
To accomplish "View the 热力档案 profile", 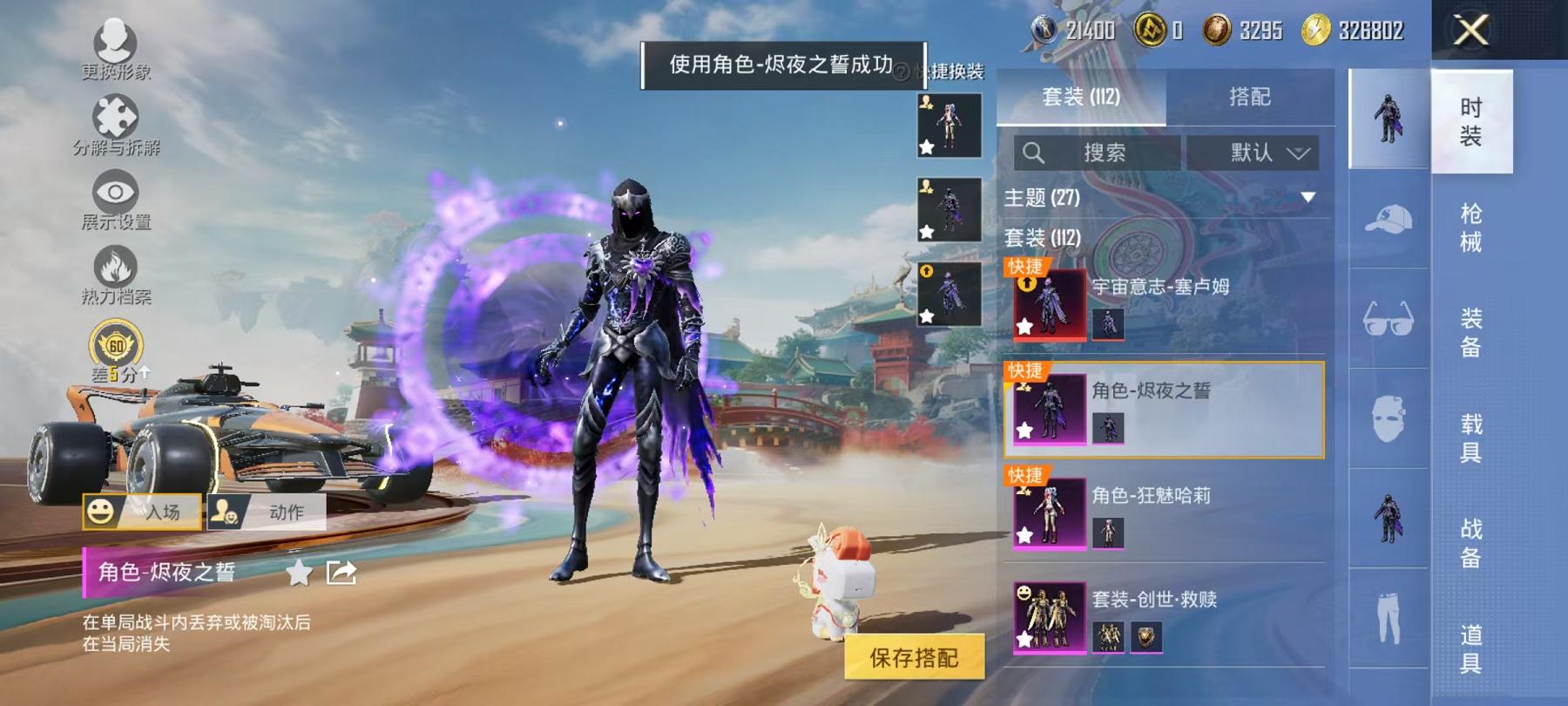I will (116, 271).
